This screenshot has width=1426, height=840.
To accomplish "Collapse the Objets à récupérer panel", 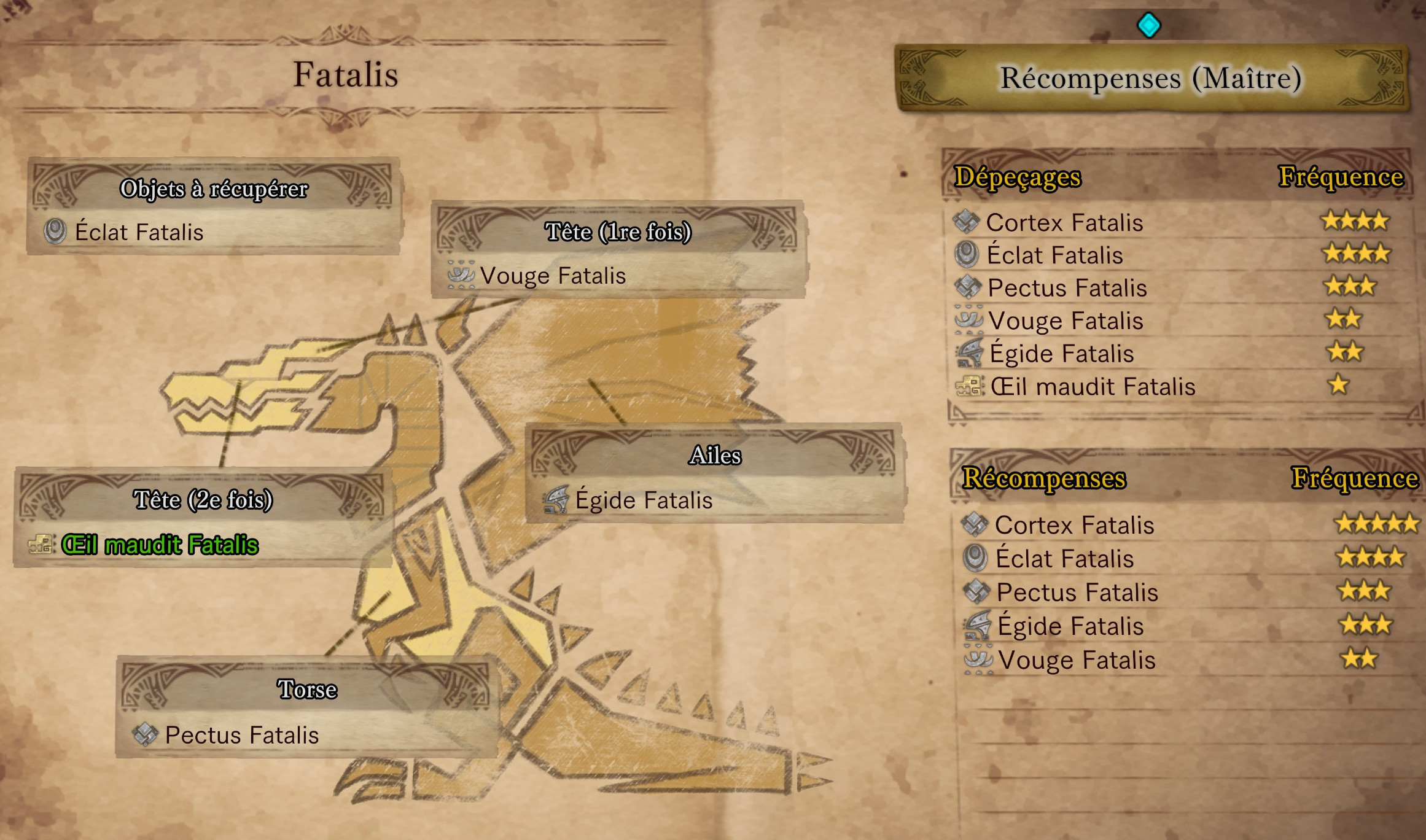I will click(x=214, y=189).
